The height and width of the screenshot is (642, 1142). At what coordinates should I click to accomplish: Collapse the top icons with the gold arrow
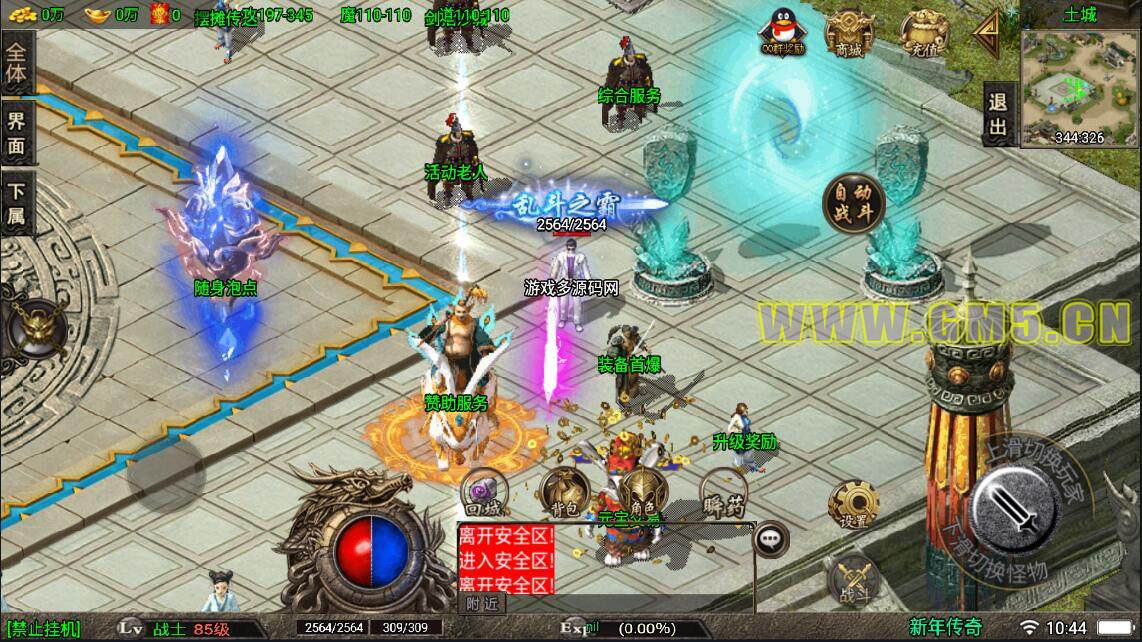[x=990, y=35]
